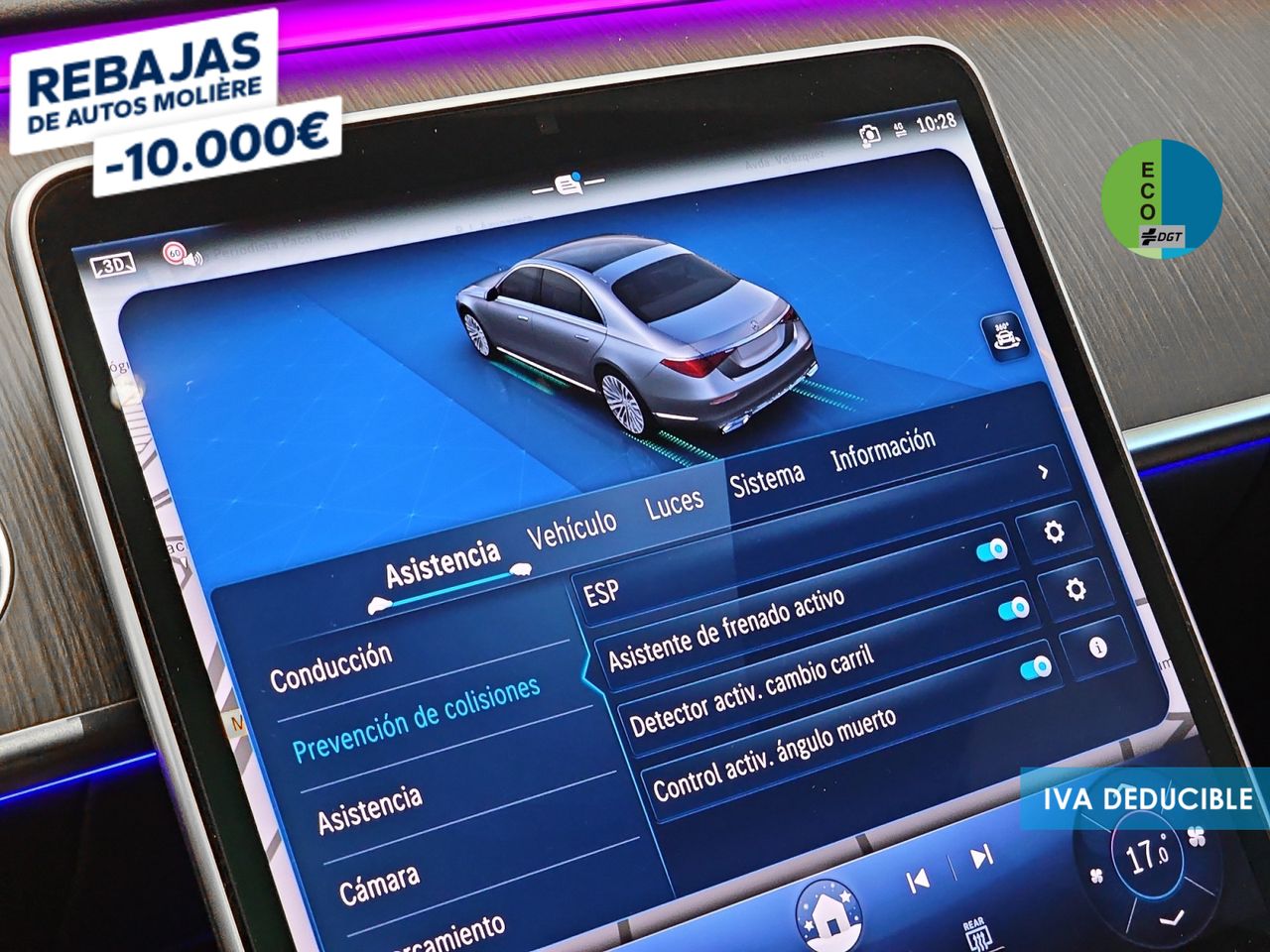
Task: Open Asistente de frenado activo gear settings
Action: pos(1075,590)
